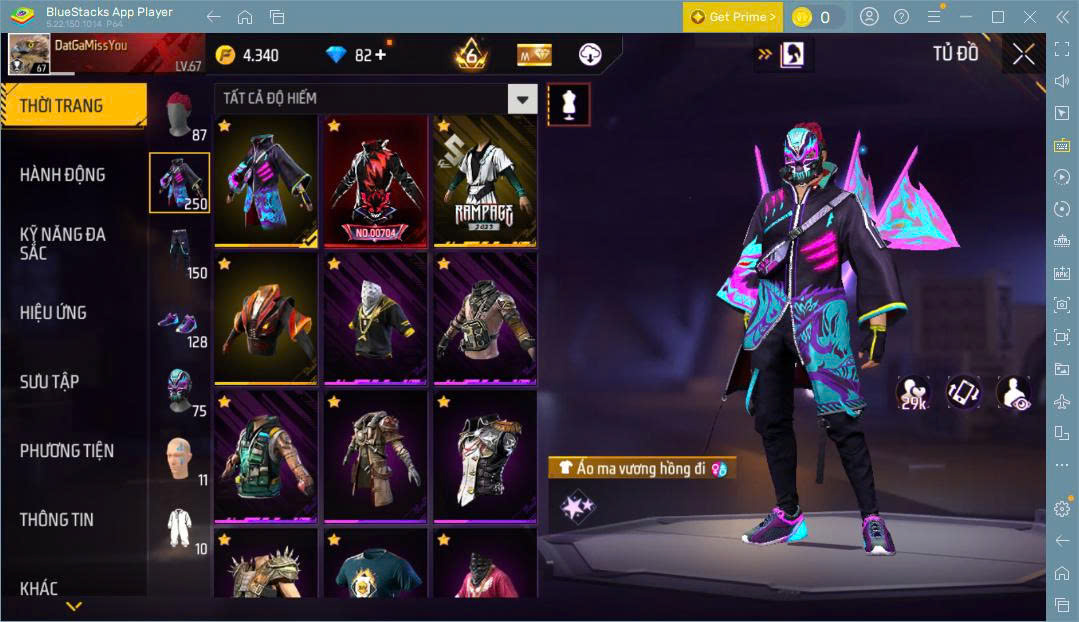The image size is (1079, 622).
Task: Choose the pants subcategory with 150 items
Action: coord(178,250)
